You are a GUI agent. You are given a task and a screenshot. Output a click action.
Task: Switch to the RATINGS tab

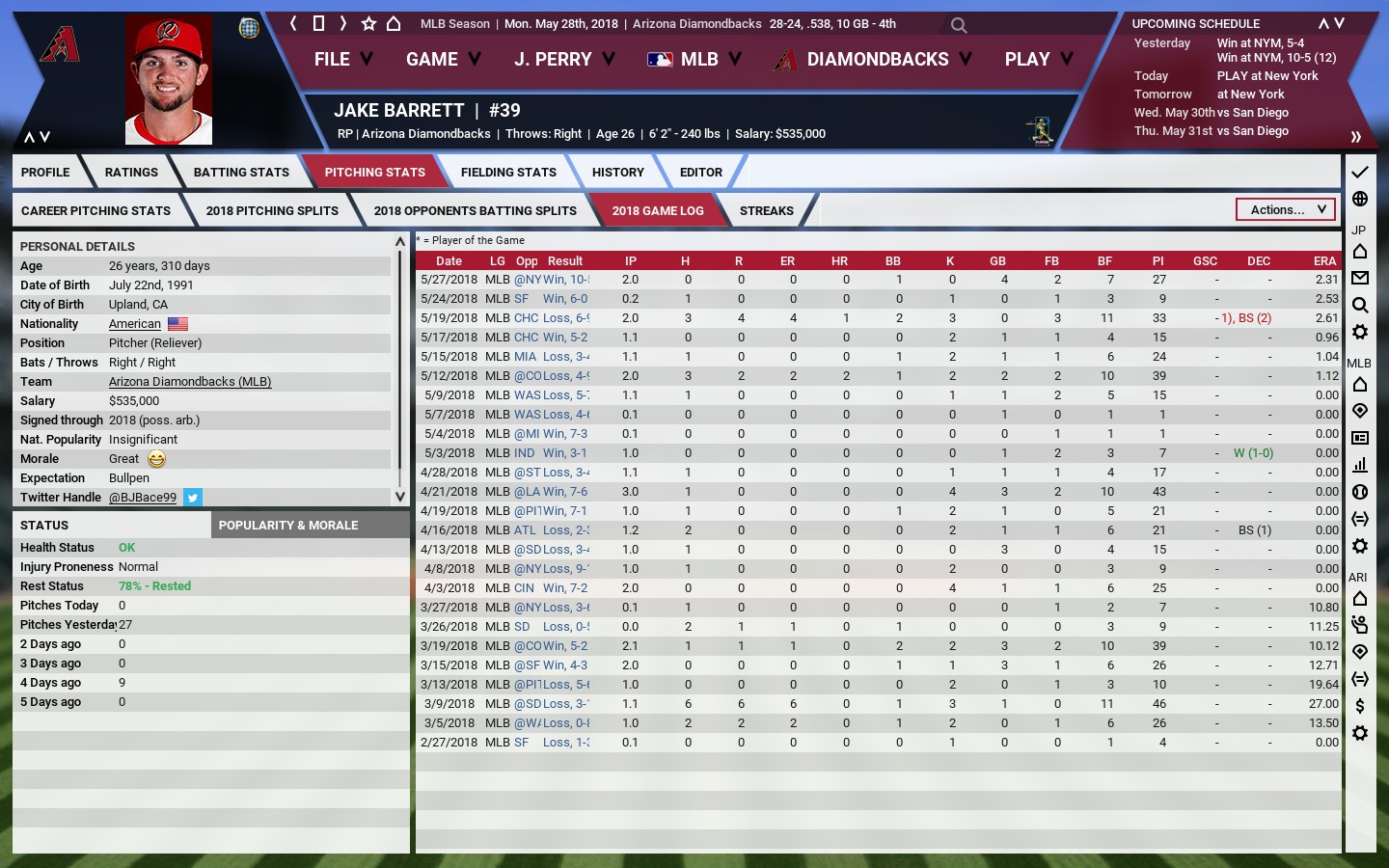click(x=131, y=173)
